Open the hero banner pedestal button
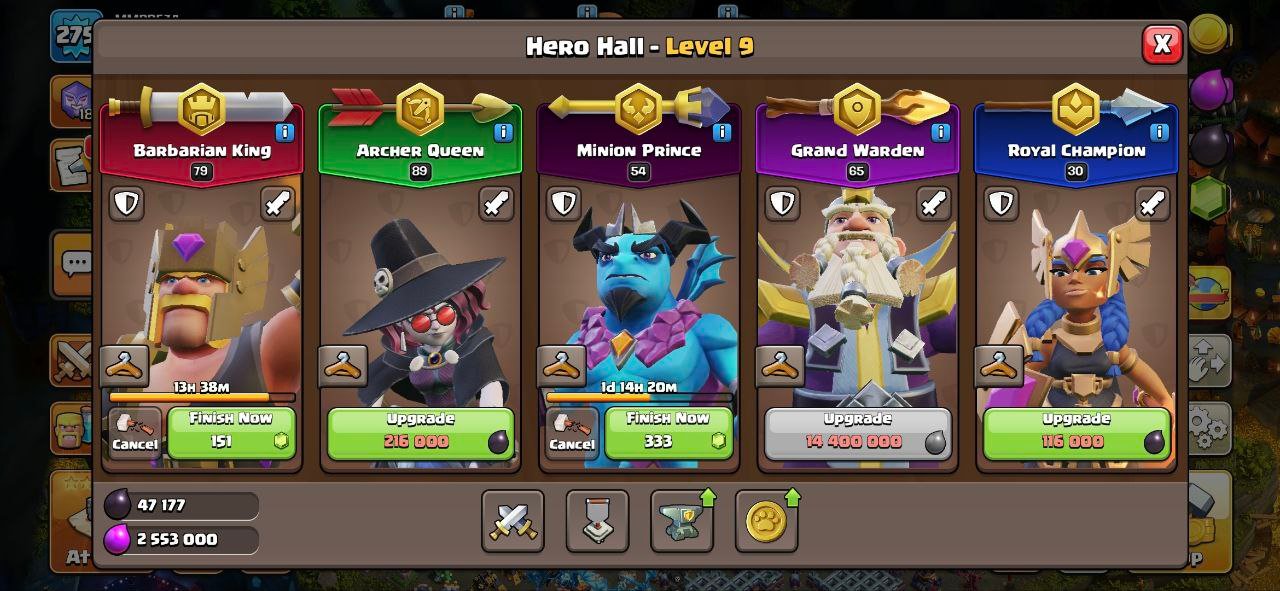Image resolution: width=1280 pixels, height=591 pixels. click(597, 521)
